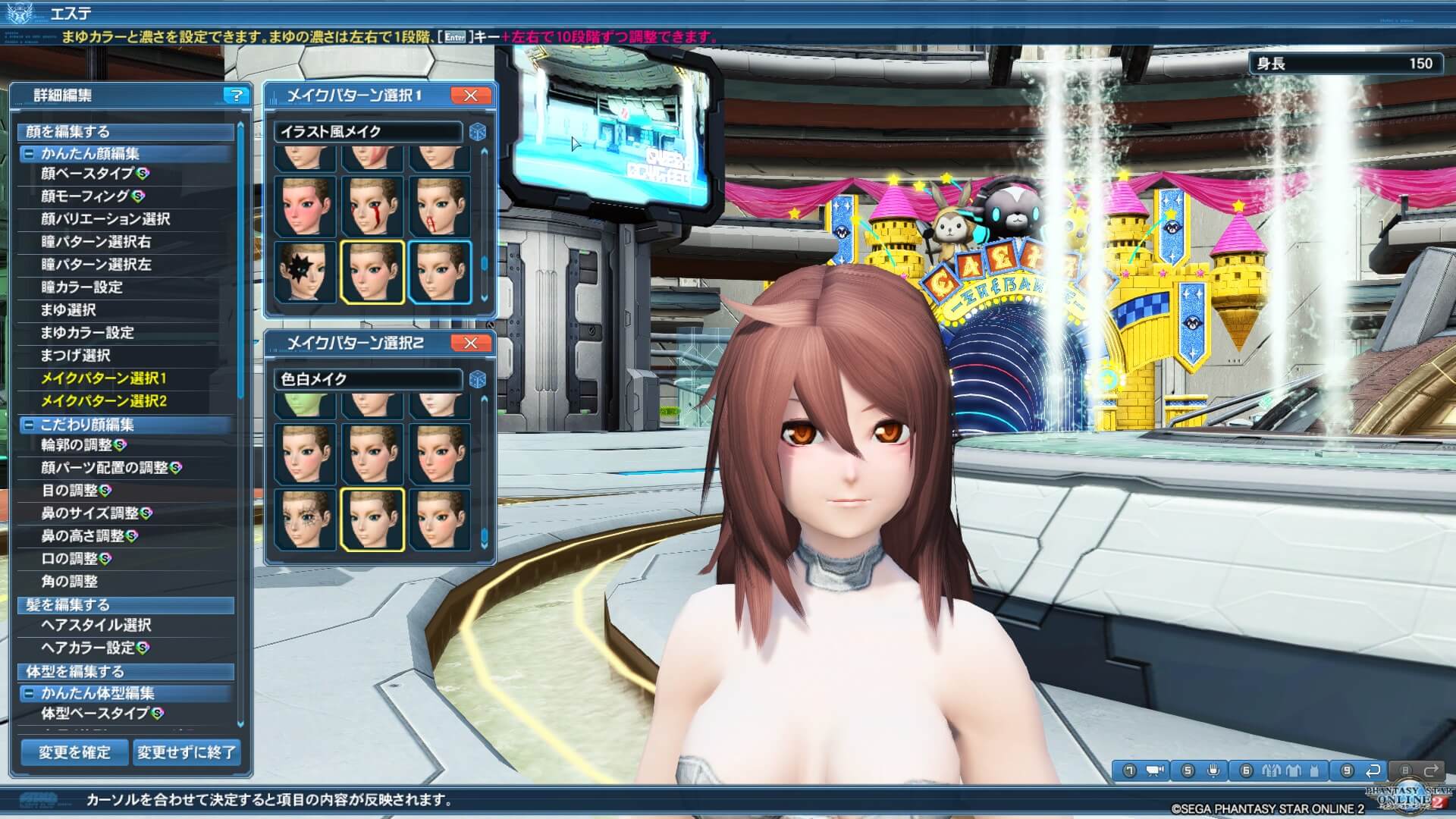The width and height of the screenshot is (1456, 819).
Task: Confirm changes with 変更を確定 button
Action: 74,752
